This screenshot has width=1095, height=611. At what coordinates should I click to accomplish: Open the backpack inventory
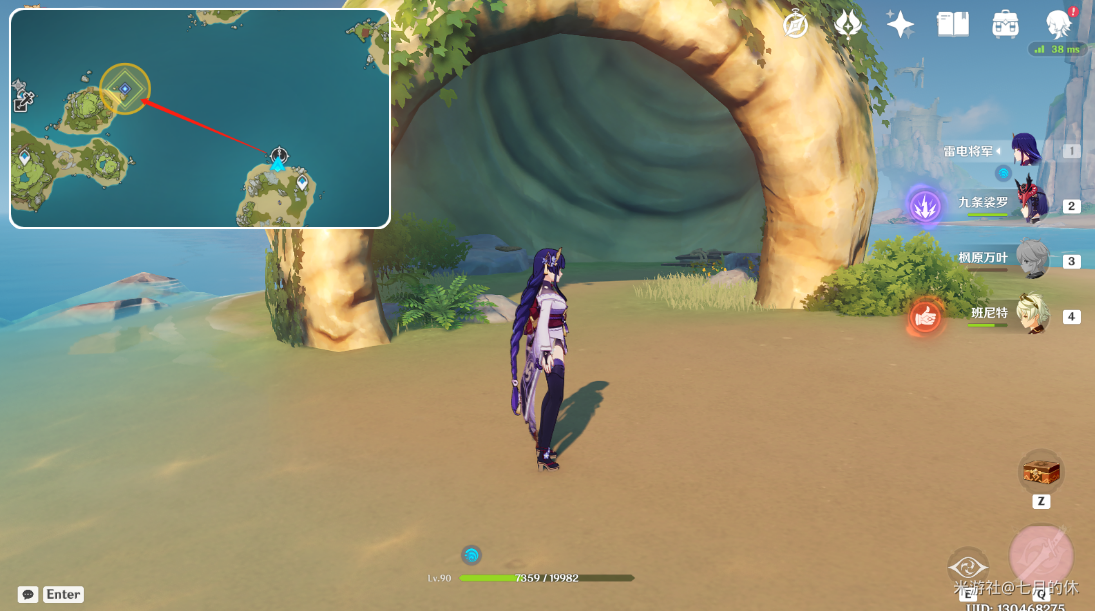pos(1005,24)
